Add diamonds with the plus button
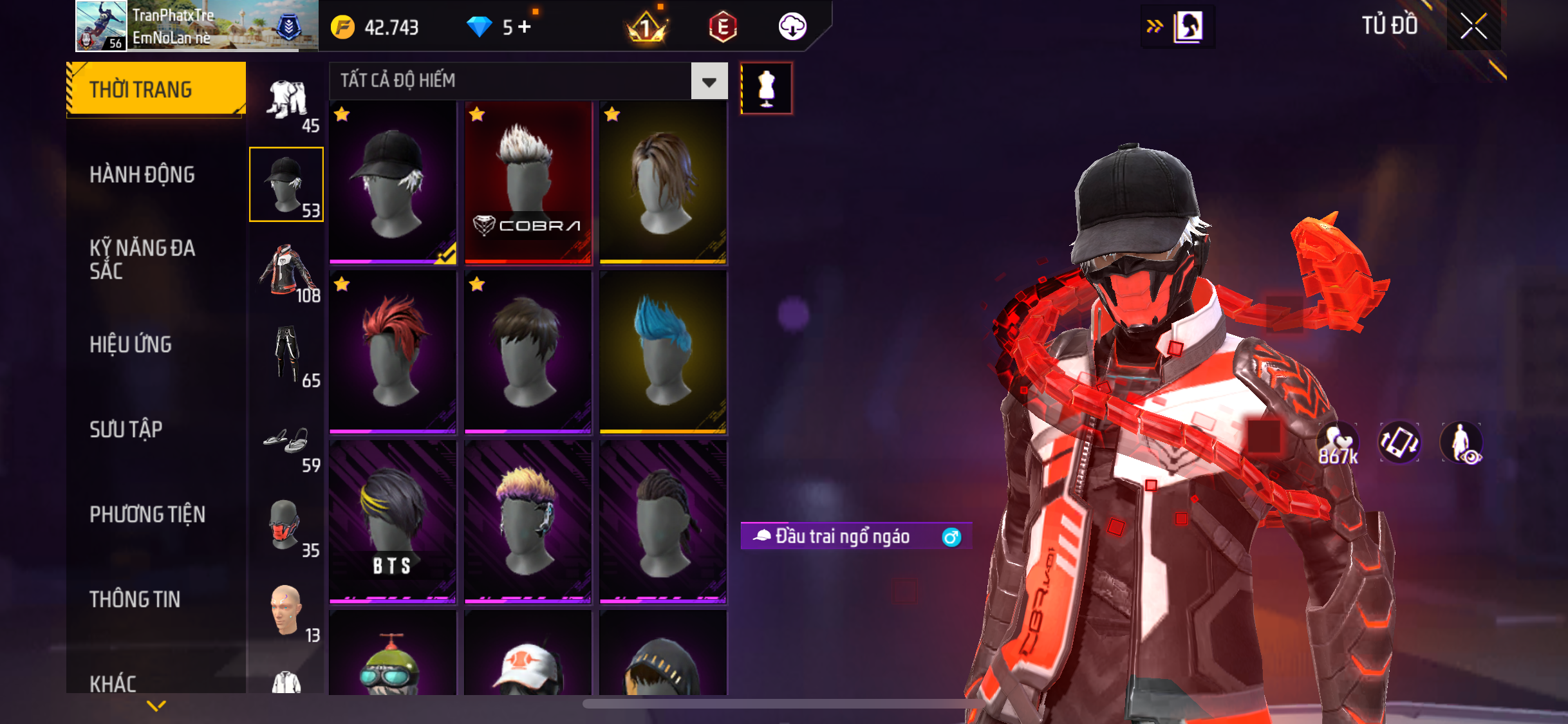The image size is (1568, 724). pyautogui.click(x=525, y=27)
